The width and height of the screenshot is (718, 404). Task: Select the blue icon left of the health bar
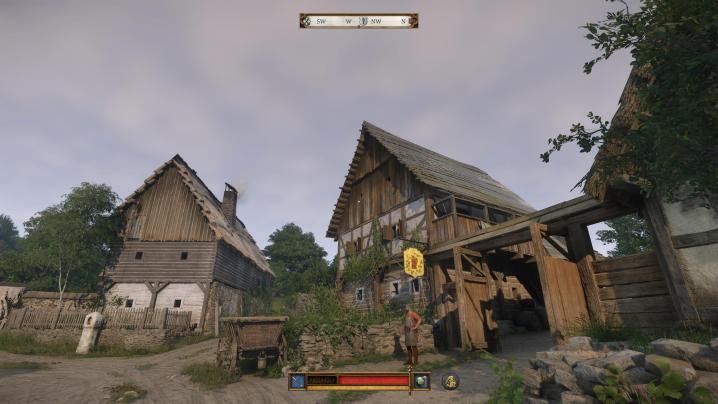tap(297, 381)
